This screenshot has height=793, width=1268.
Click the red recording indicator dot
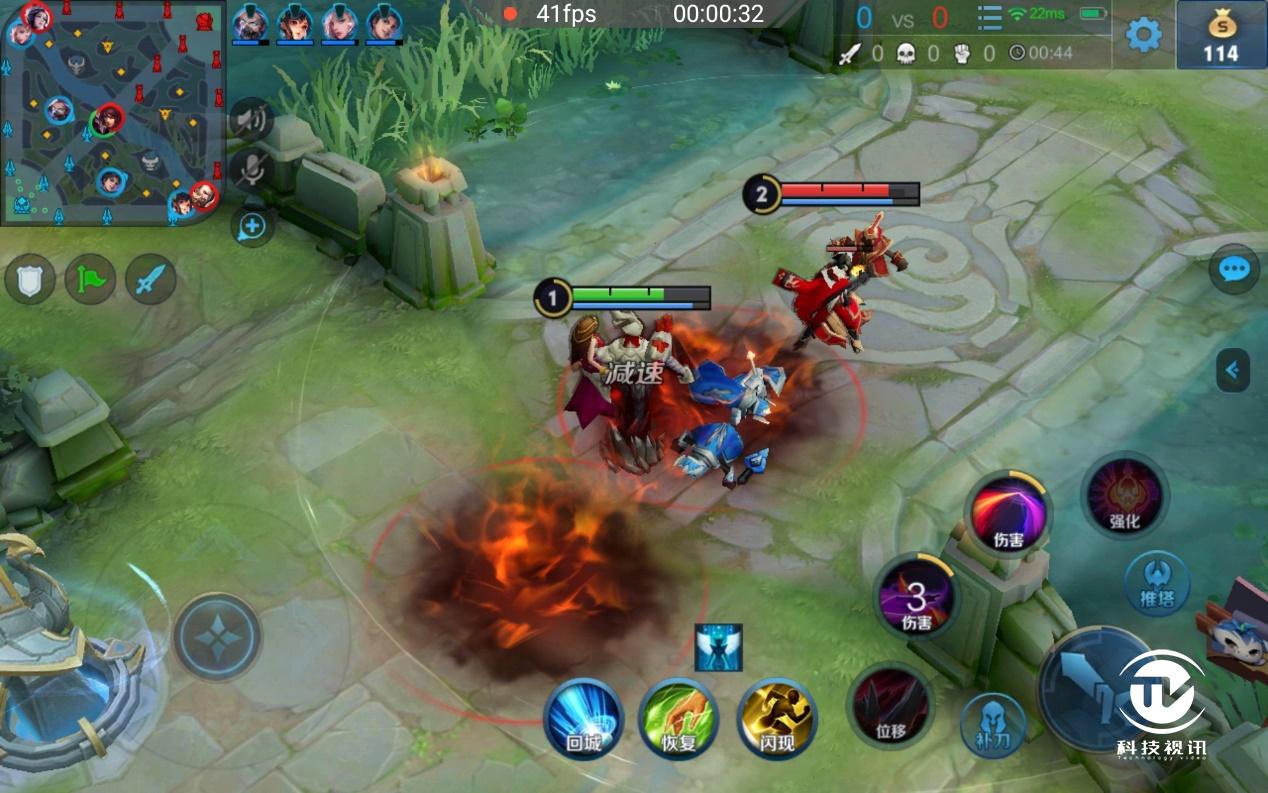tap(510, 14)
